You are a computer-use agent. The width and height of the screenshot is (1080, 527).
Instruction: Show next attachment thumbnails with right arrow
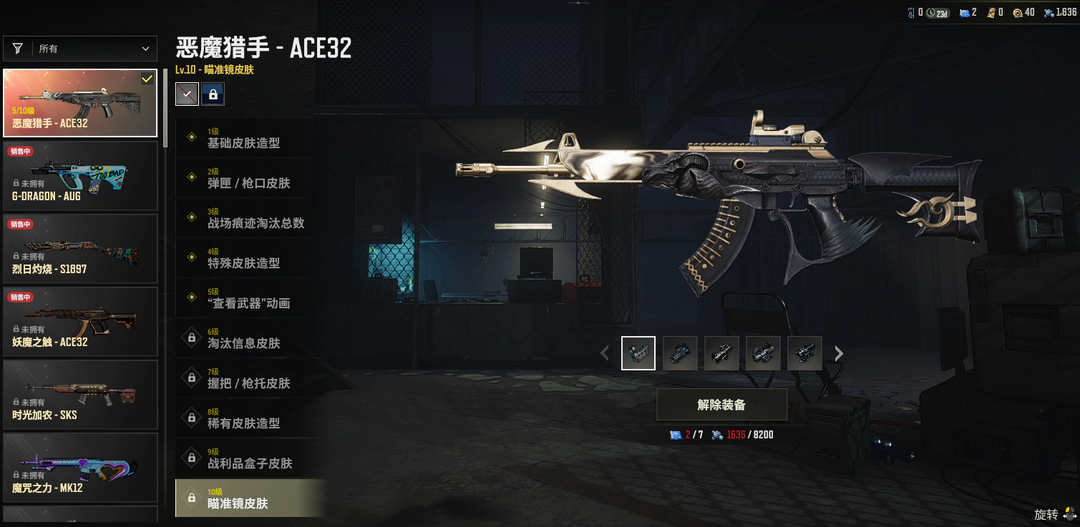pos(839,353)
